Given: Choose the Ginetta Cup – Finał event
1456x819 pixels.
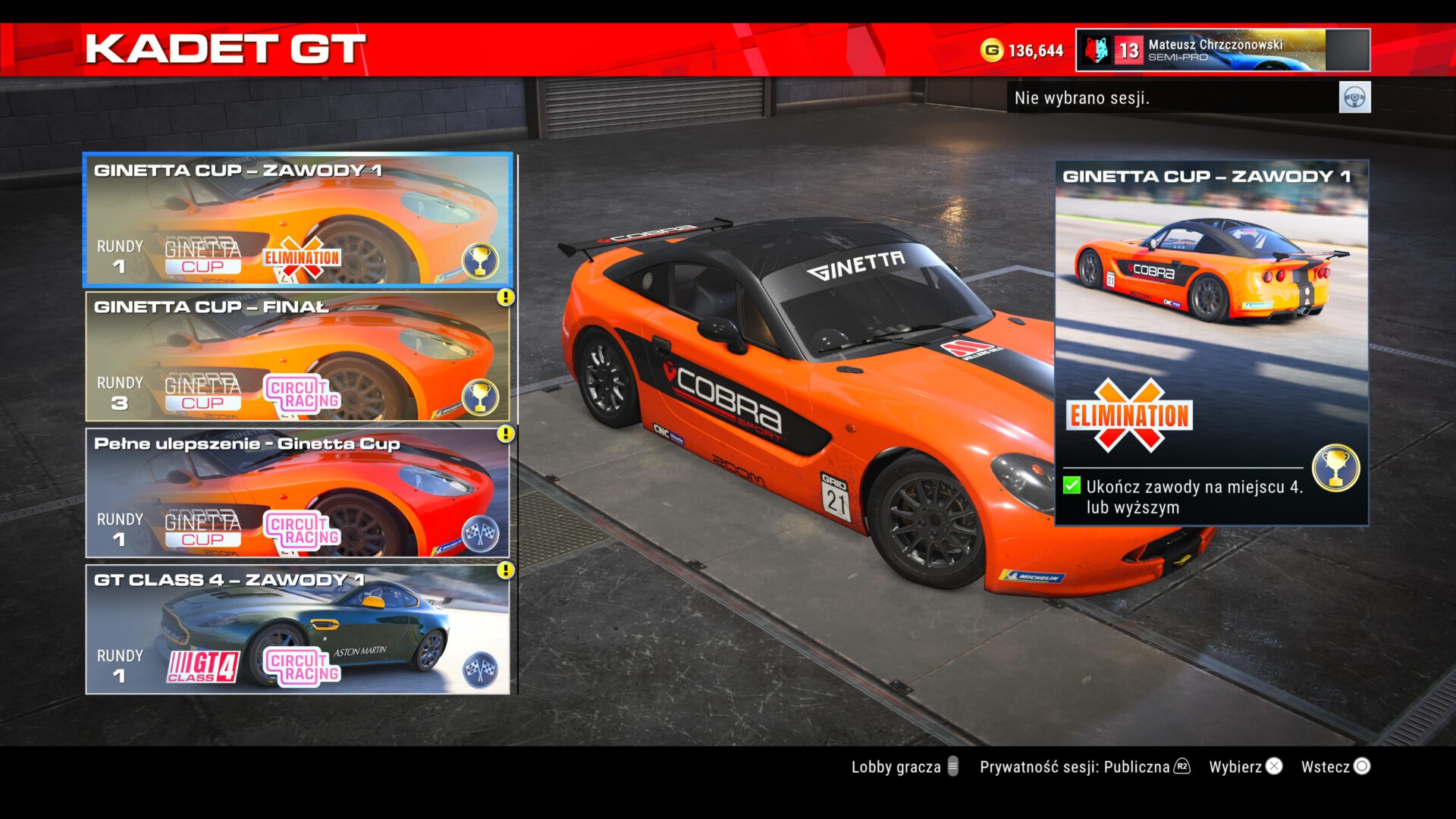Looking at the screenshot, I should 297,356.
